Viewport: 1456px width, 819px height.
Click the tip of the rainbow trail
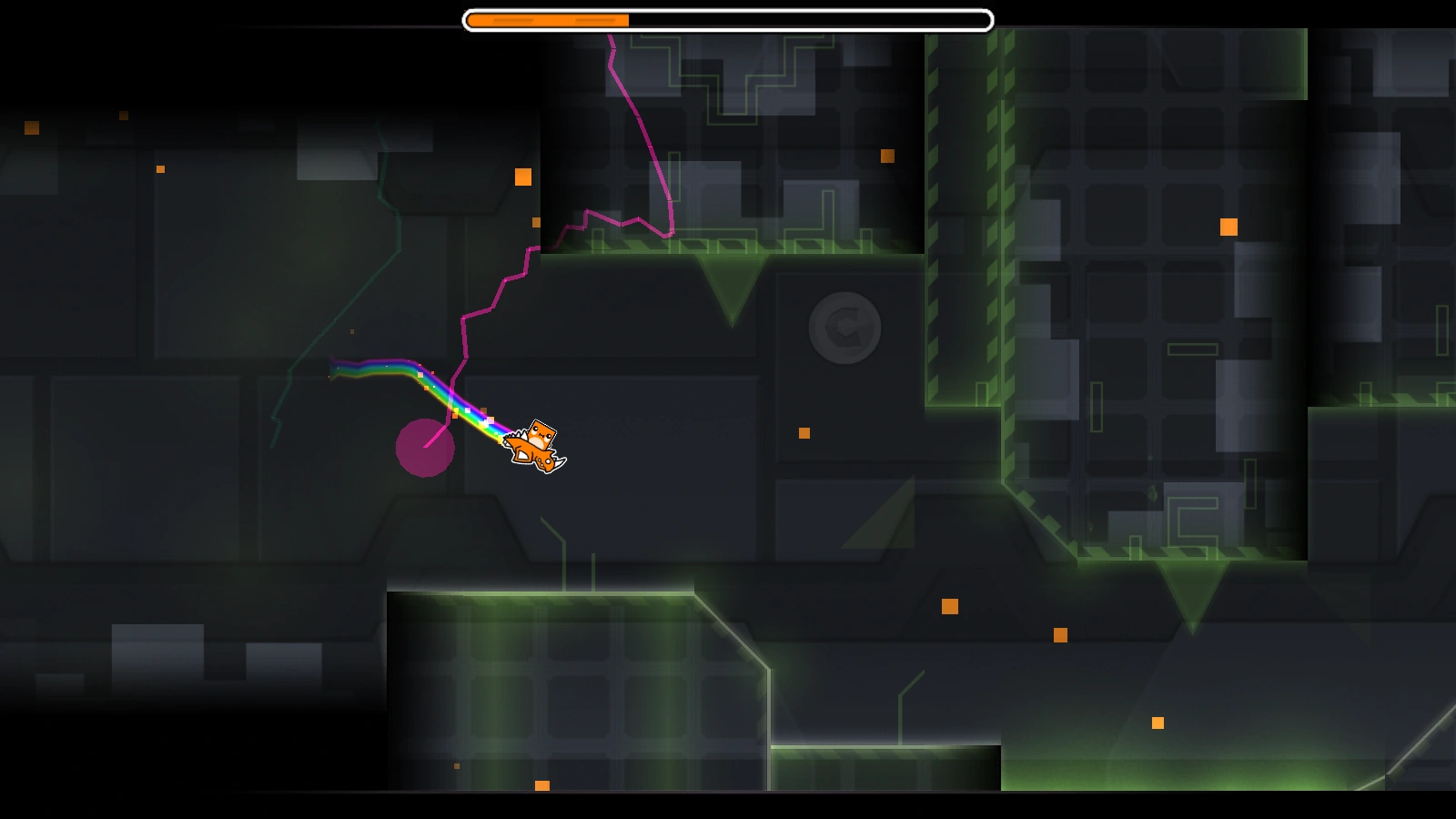point(332,367)
